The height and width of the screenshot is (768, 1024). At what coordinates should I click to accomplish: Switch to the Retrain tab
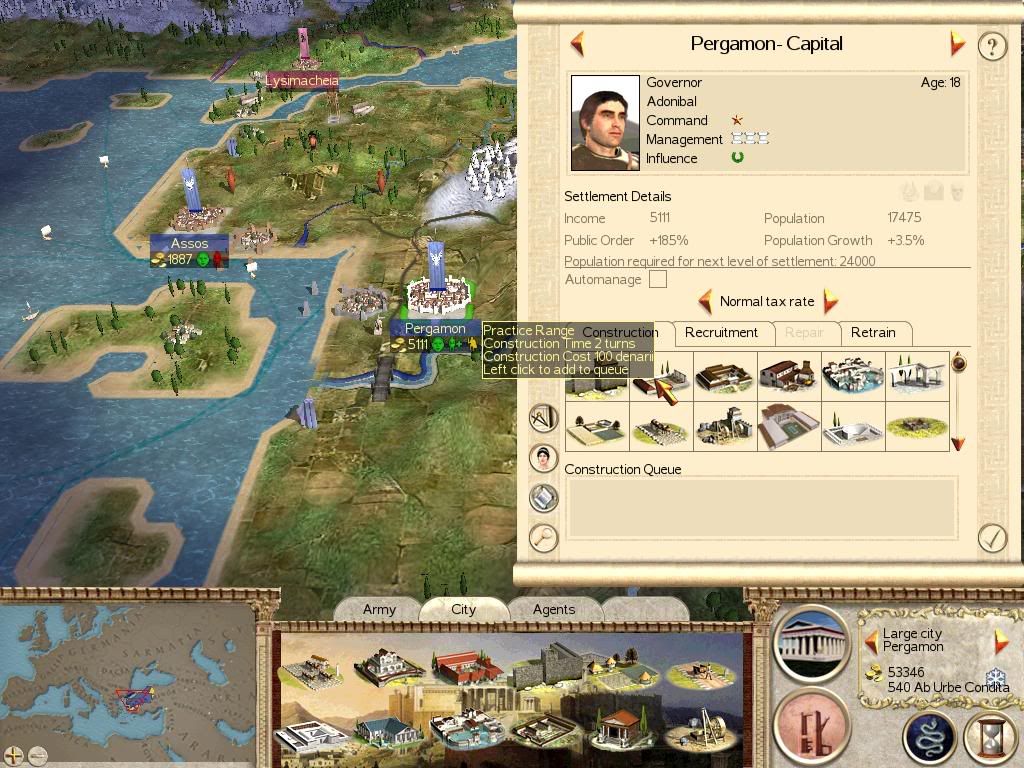(x=873, y=333)
